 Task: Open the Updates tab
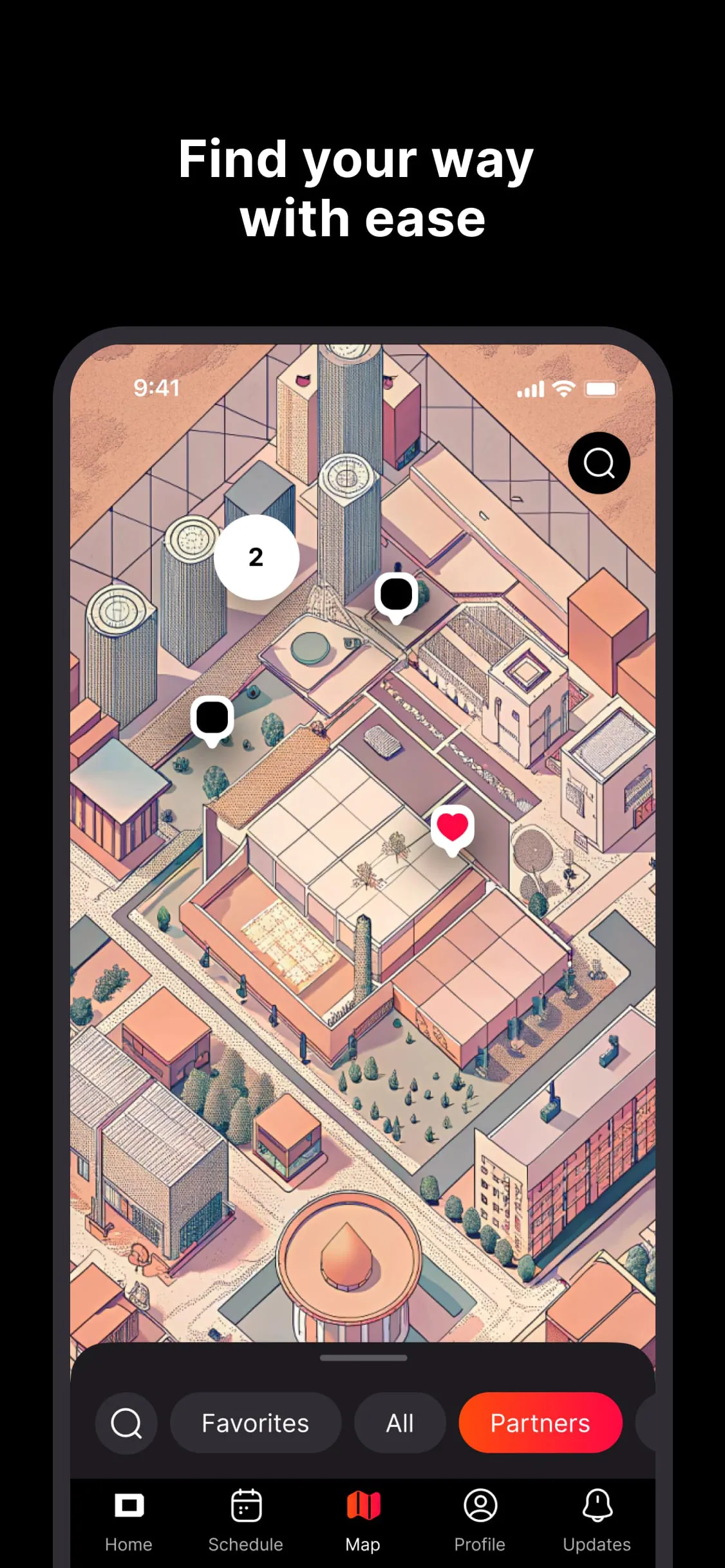[597, 1519]
